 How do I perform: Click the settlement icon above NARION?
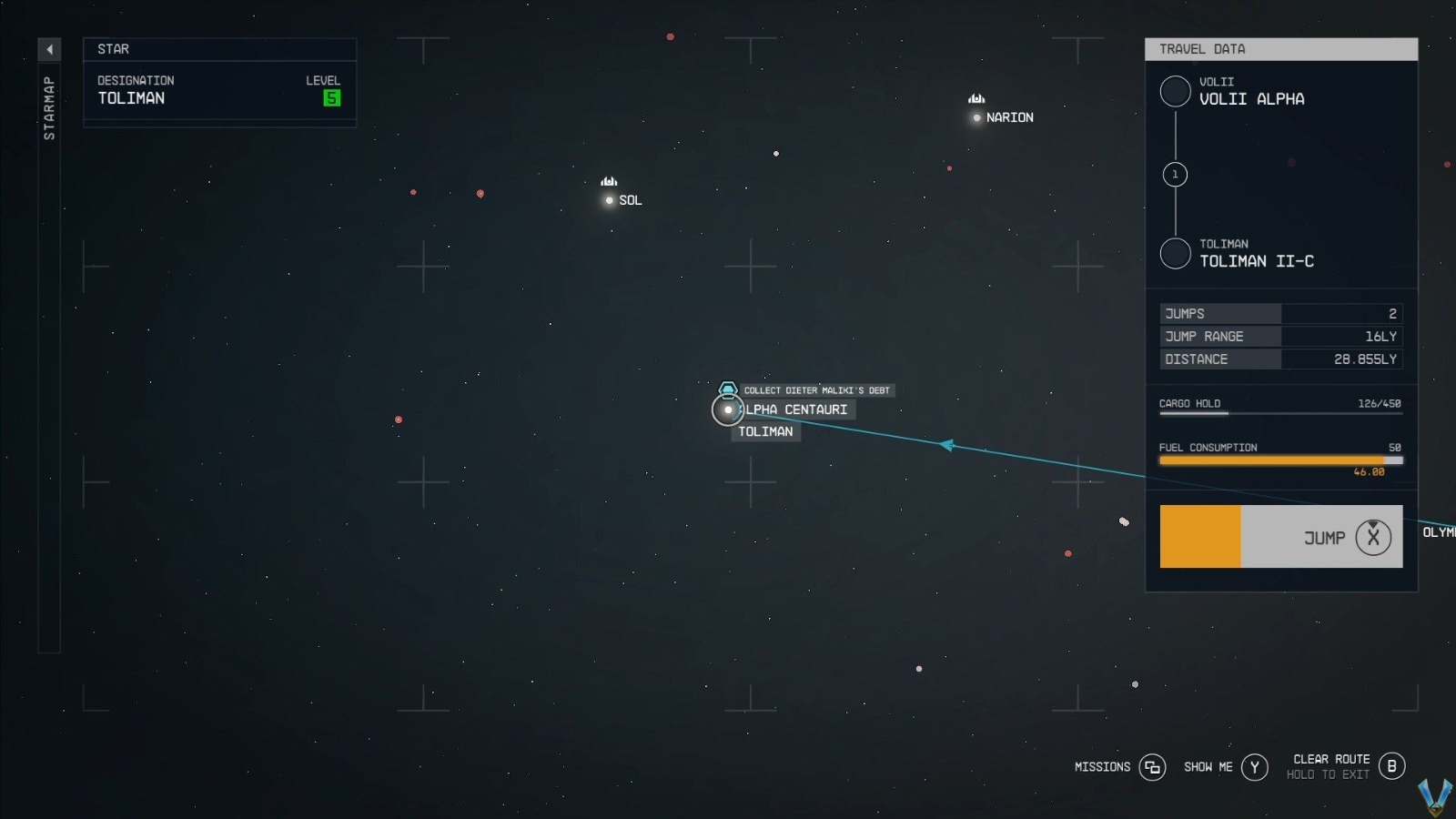pyautogui.click(x=976, y=96)
